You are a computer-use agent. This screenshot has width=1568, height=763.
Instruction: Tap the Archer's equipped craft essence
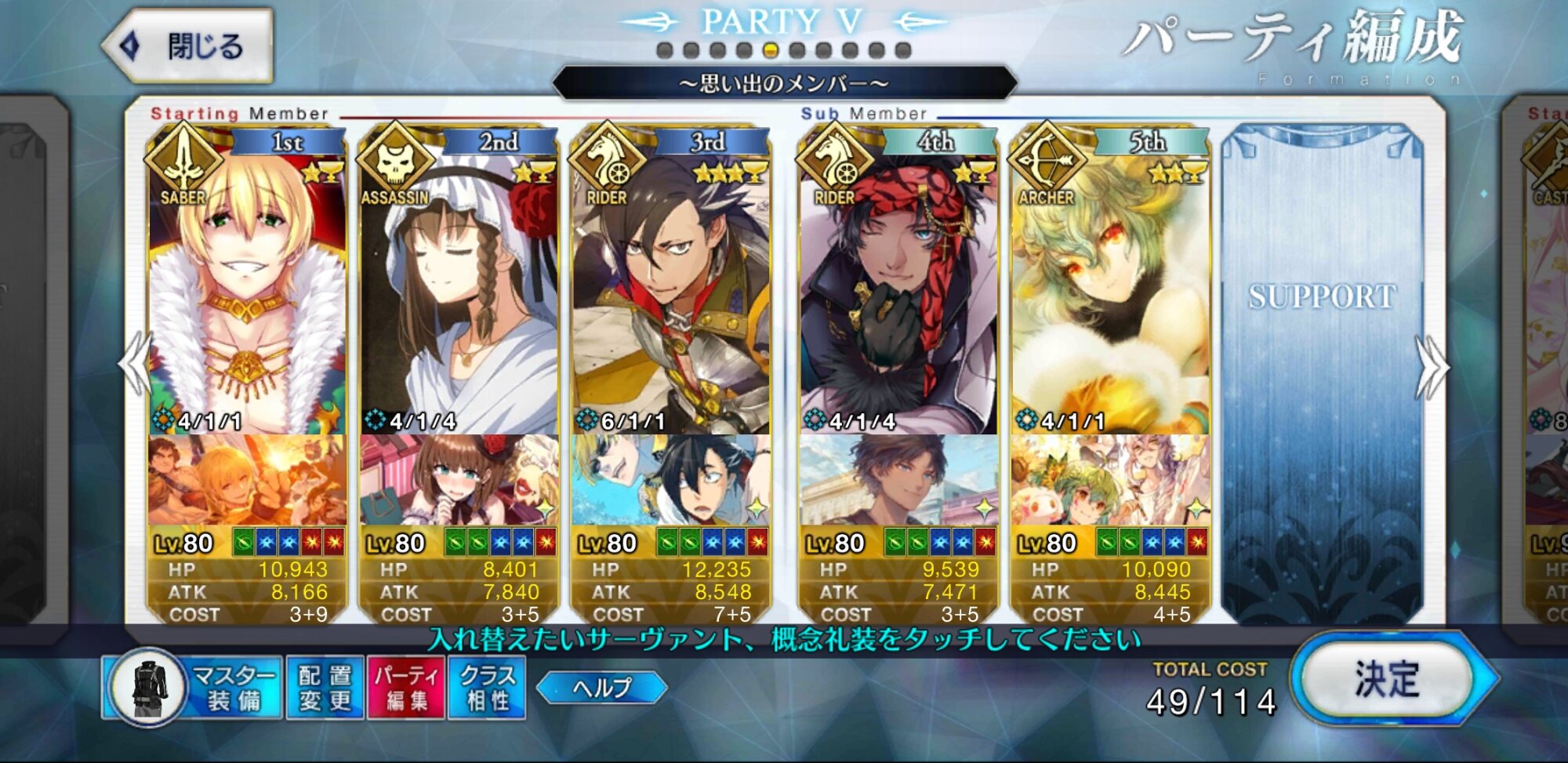tap(1110, 480)
